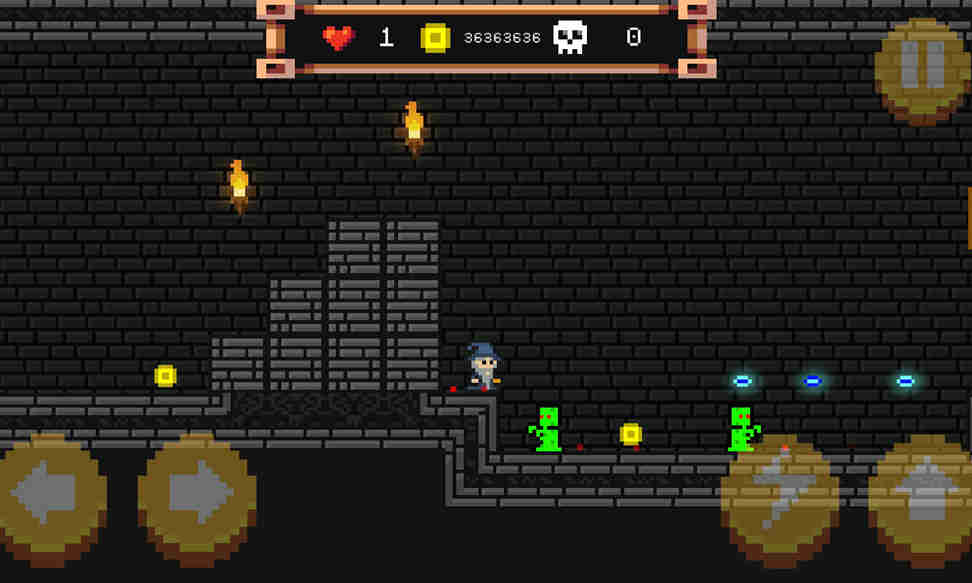This screenshot has width=972, height=583.
Task: Fire the lightning bolt attack button
Action: click(x=779, y=495)
